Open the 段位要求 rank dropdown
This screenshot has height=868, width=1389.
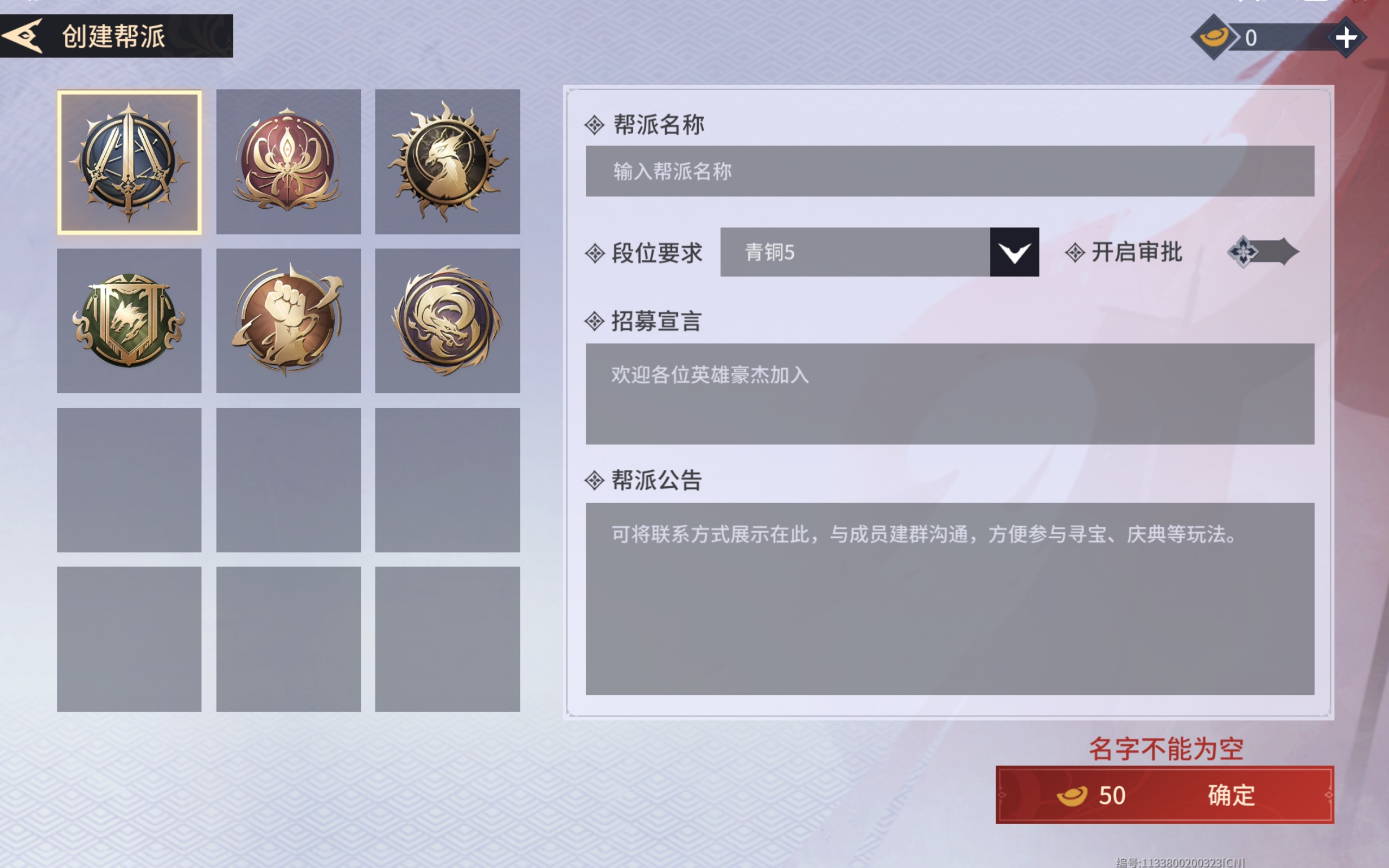tap(1014, 252)
